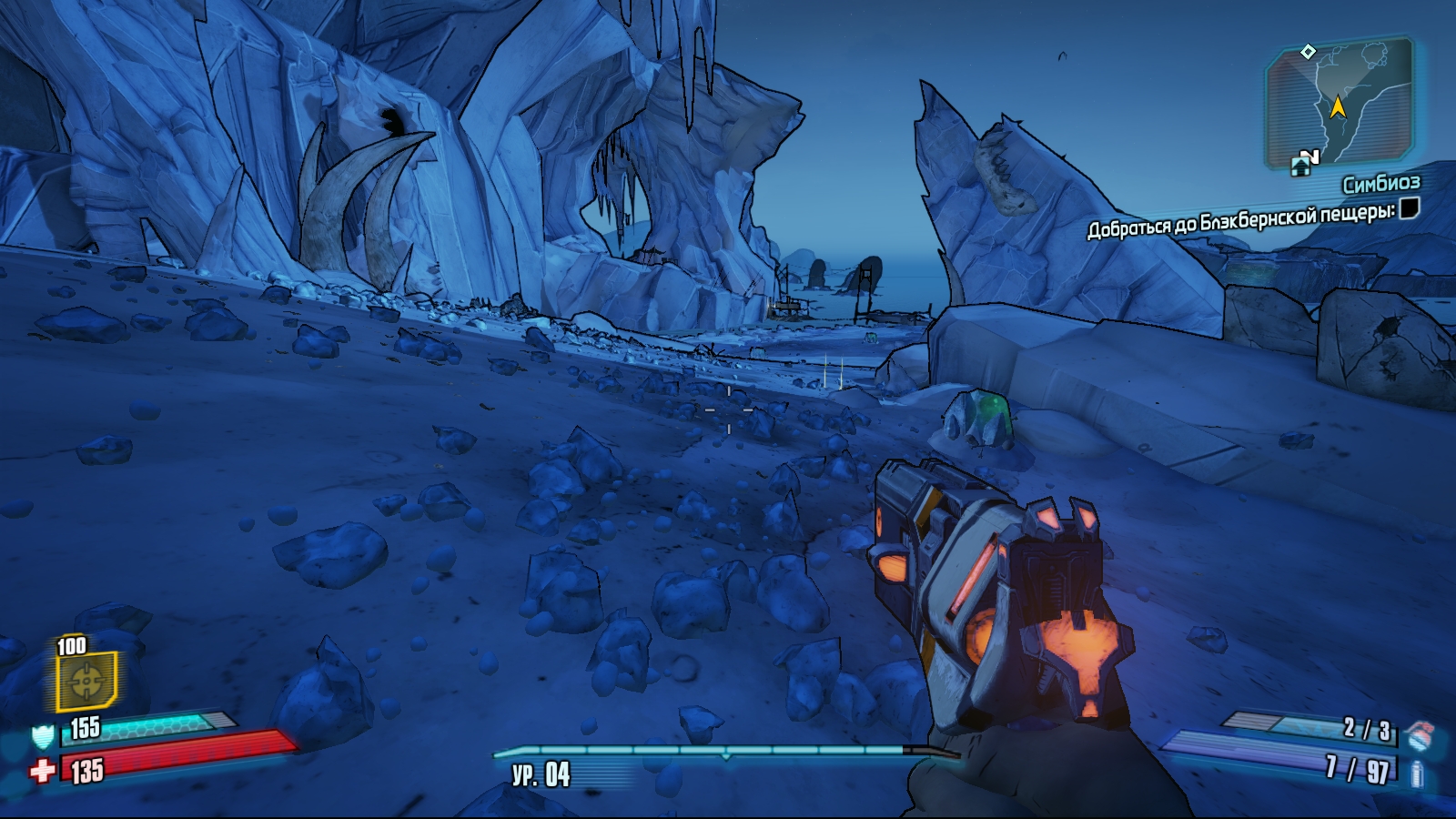The height and width of the screenshot is (819, 1456).
Task: Click the yellow player arrow on the minimap
Action: [1338, 106]
